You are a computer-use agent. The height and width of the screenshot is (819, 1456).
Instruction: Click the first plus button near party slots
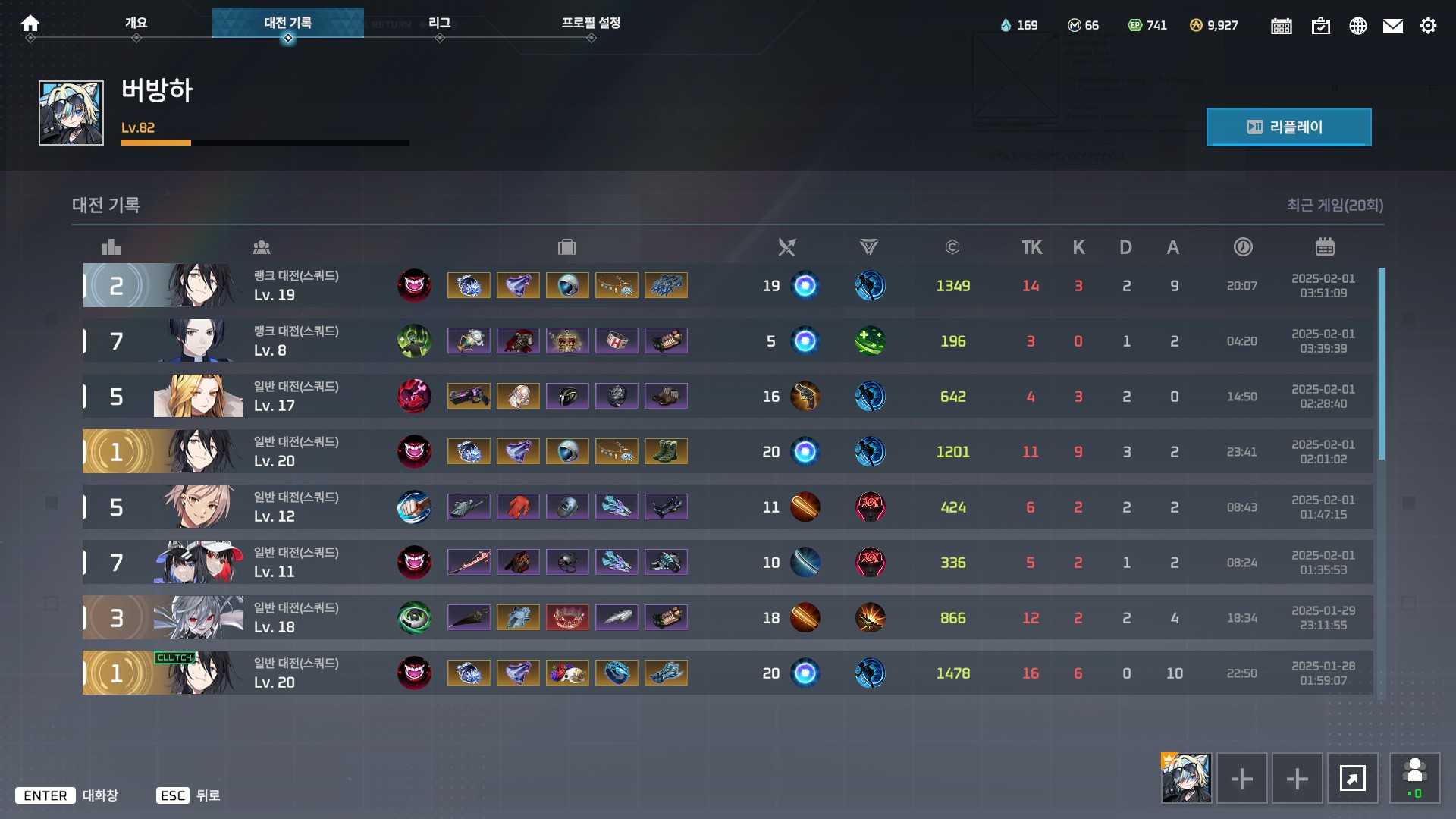point(1241,778)
